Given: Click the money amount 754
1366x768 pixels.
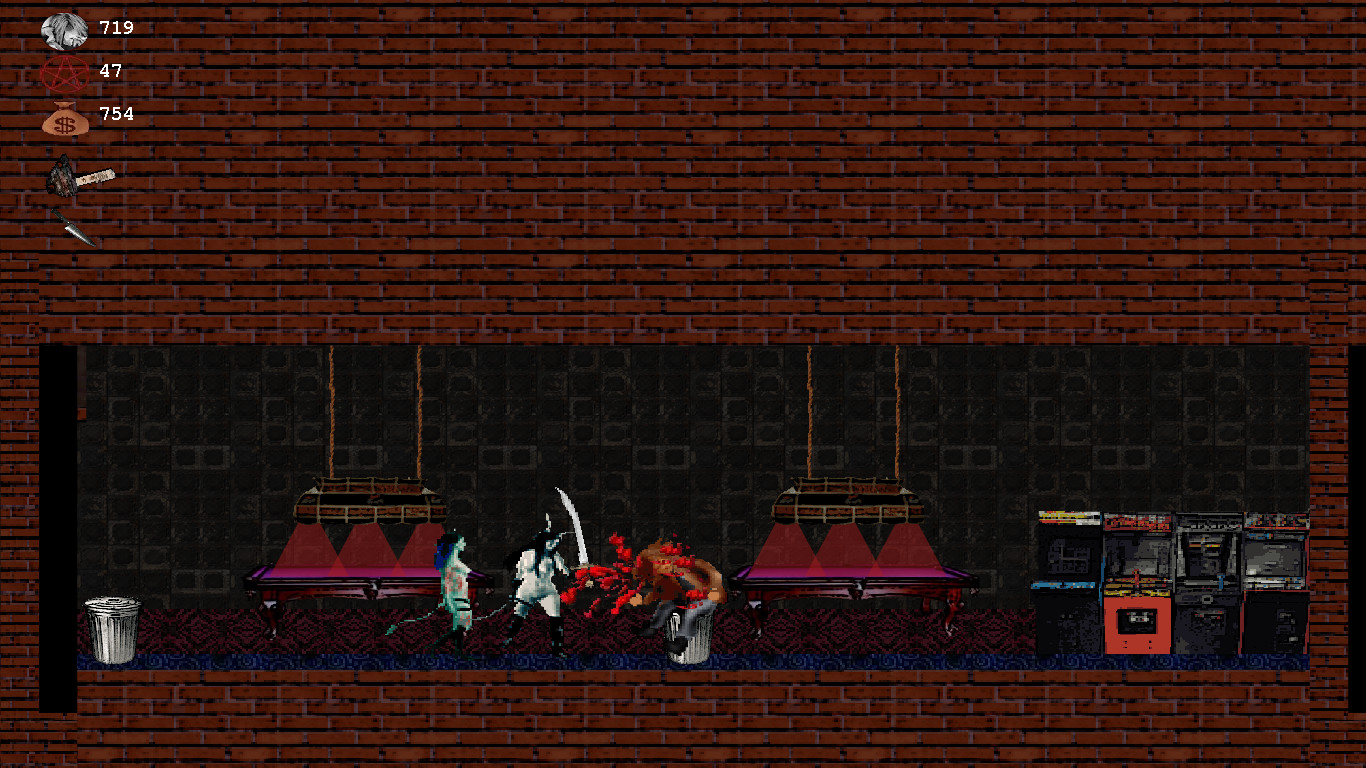Looking at the screenshot, I should click(x=117, y=114).
